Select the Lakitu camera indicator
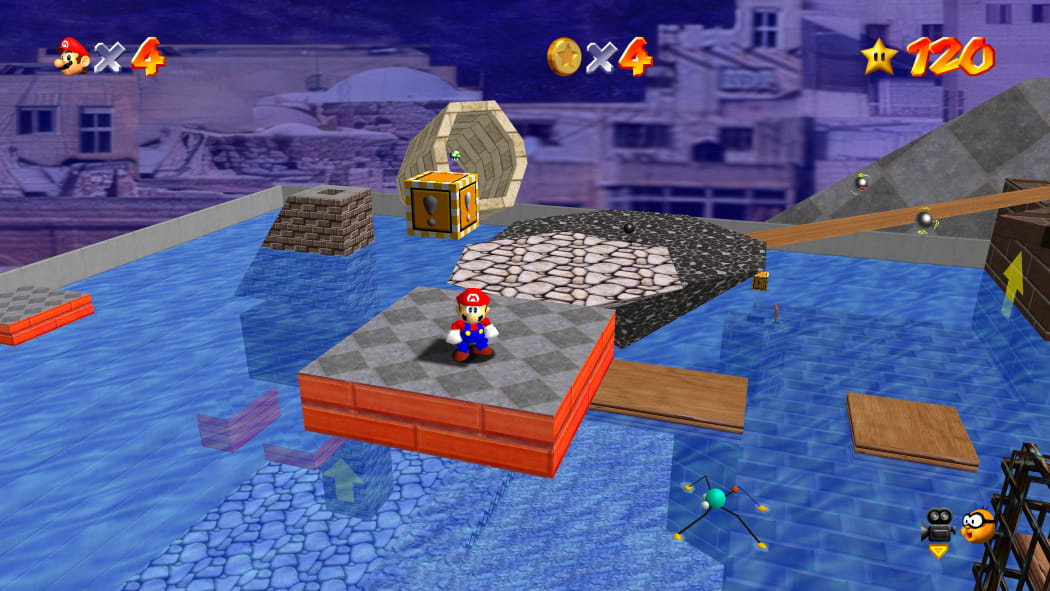 [979, 525]
